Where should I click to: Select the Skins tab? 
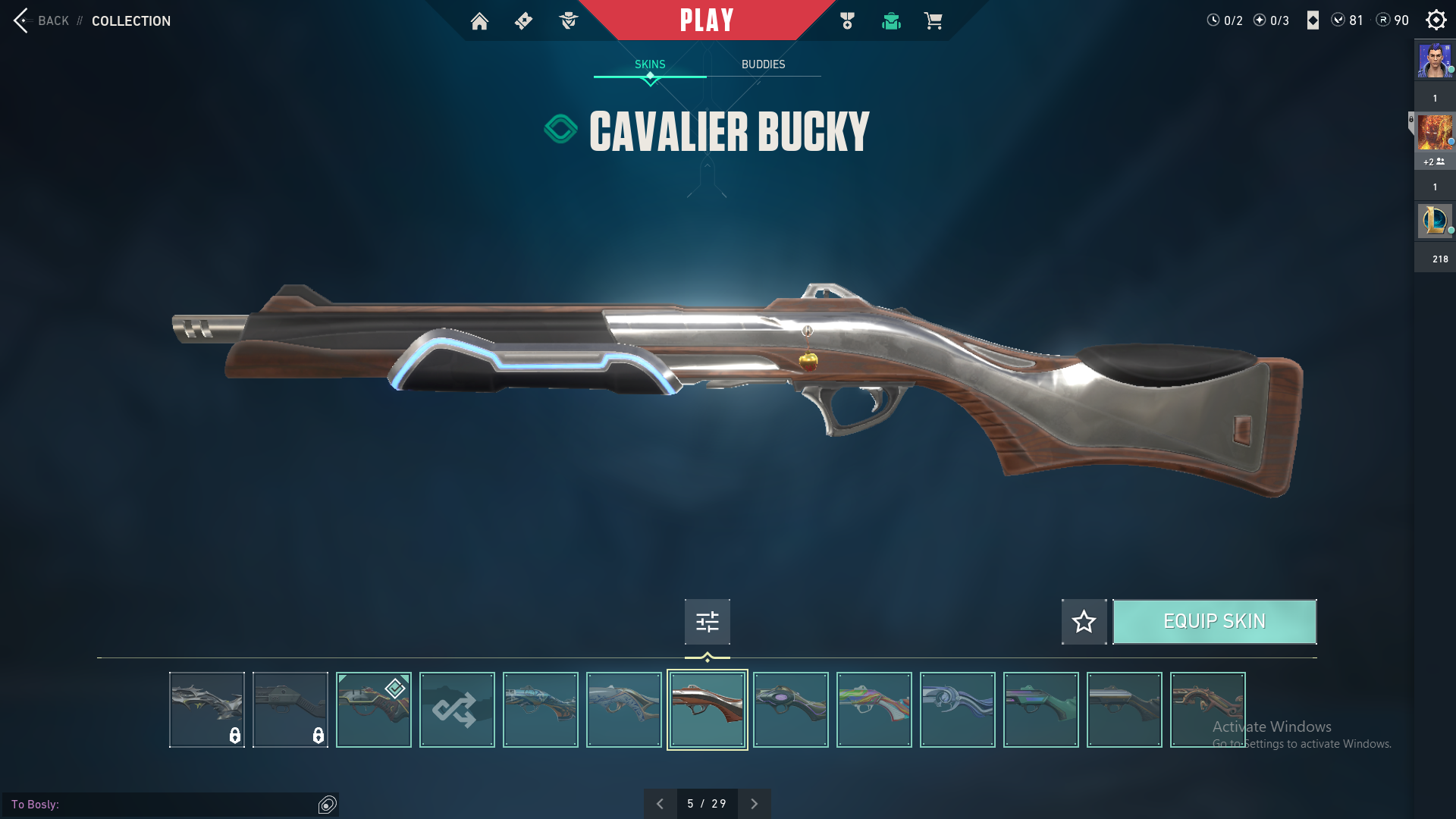click(x=650, y=64)
